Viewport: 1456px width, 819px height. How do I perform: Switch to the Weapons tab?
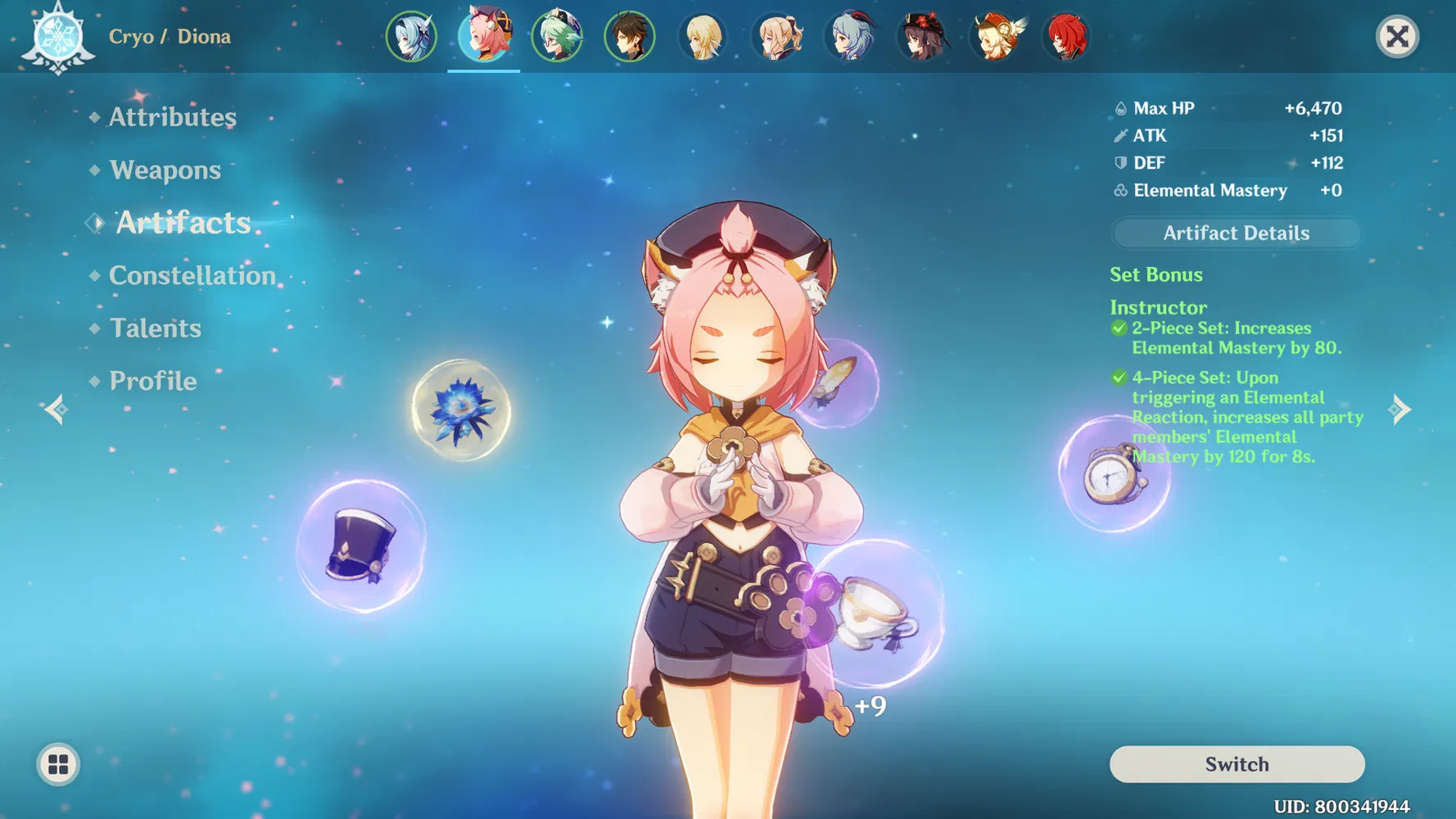pyautogui.click(x=165, y=170)
